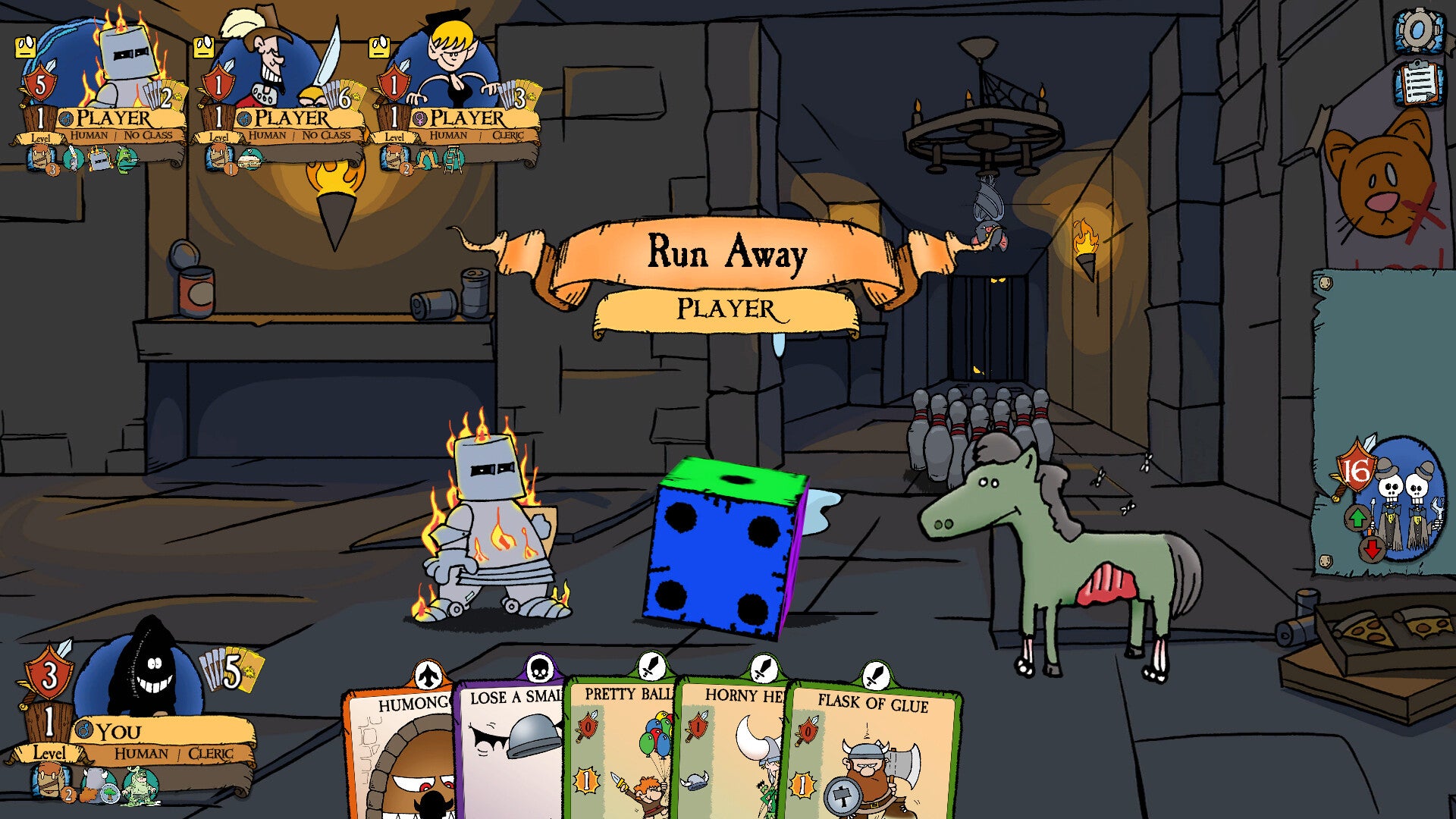Click the sandwich icon under the cowboy player
The height and width of the screenshot is (819, 1456).
click(250, 159)
